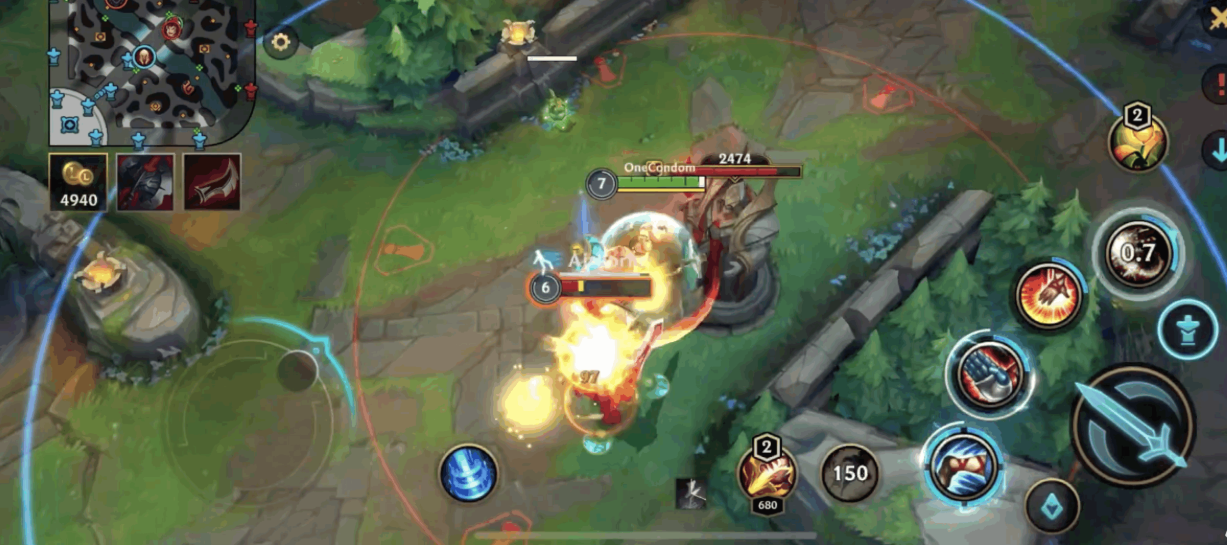Buy the suggested dark helmet item

click(145, 182)
